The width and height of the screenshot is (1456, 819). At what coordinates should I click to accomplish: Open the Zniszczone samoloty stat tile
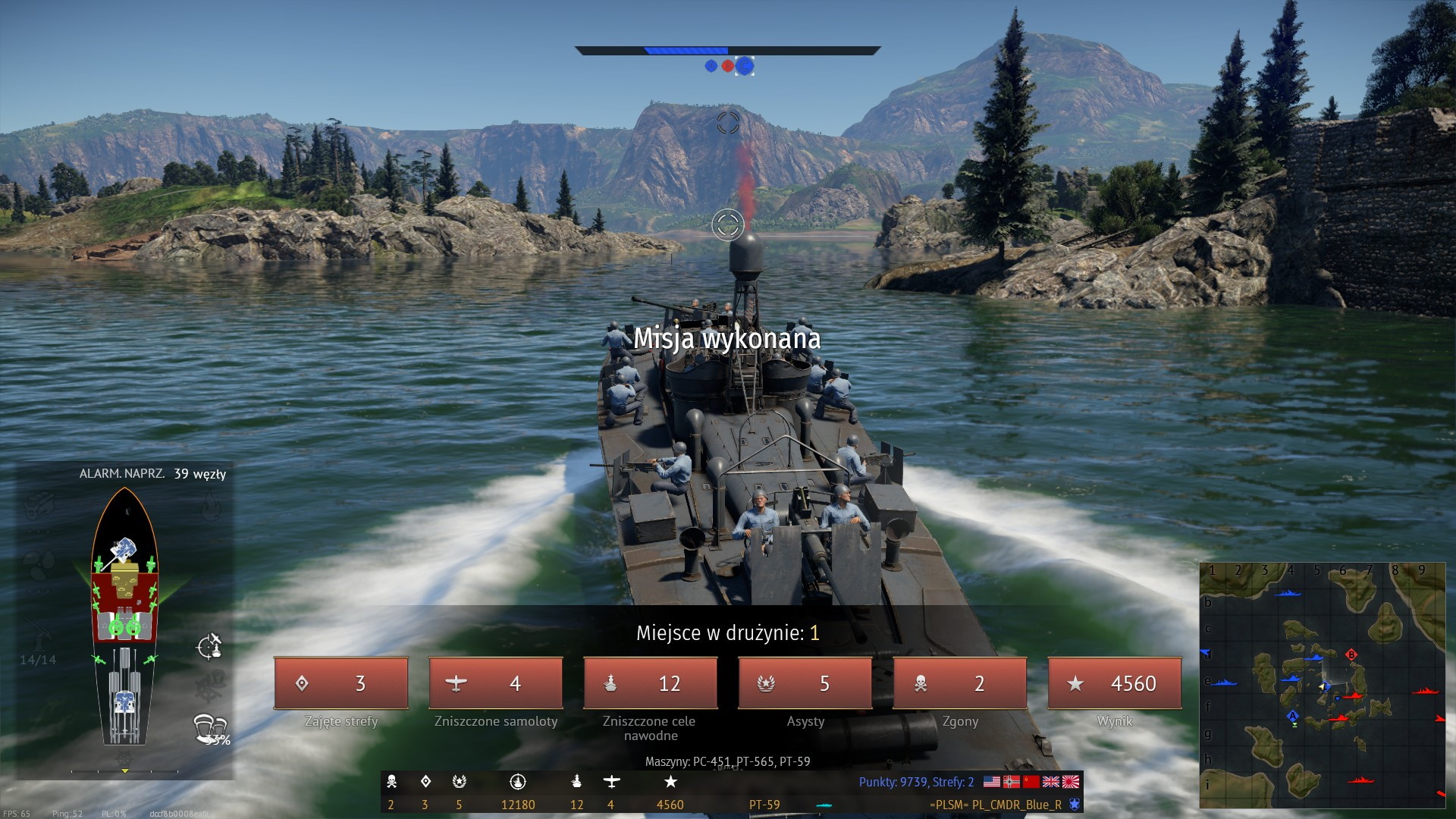(x=496, y=683)
